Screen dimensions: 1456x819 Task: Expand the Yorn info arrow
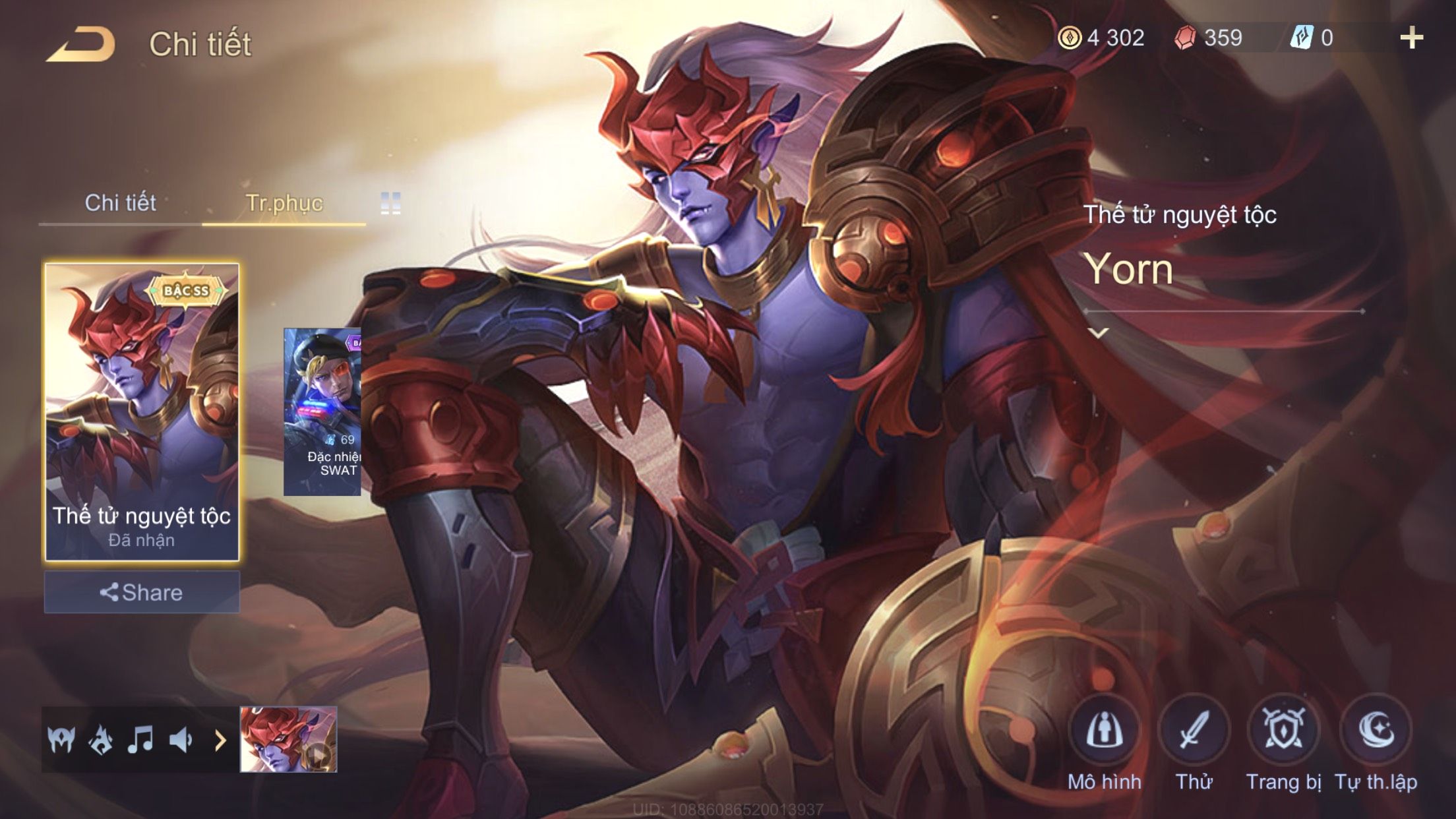pos(1098,333)
